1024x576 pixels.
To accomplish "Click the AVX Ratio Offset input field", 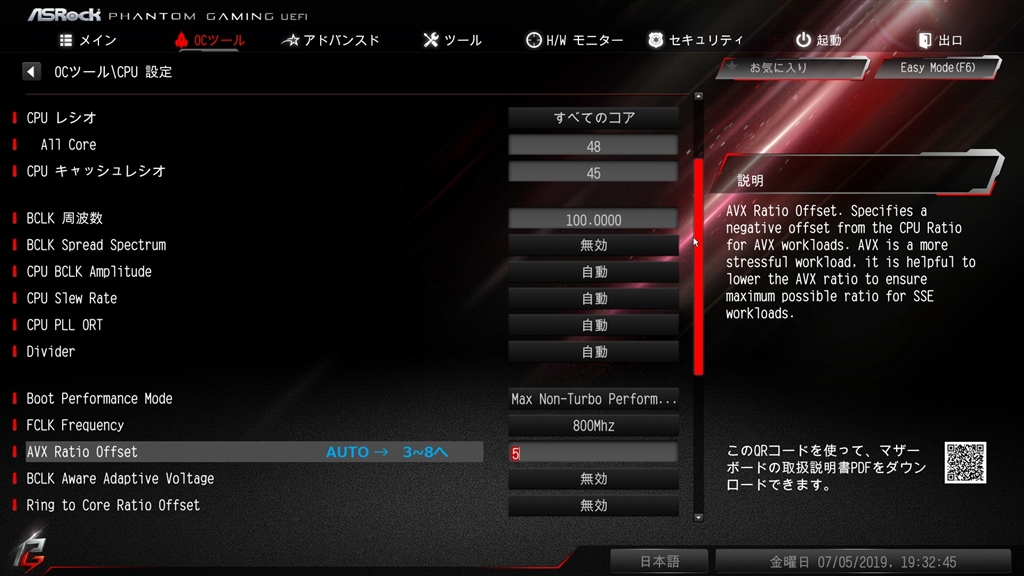I will click(x=594, y=453).
